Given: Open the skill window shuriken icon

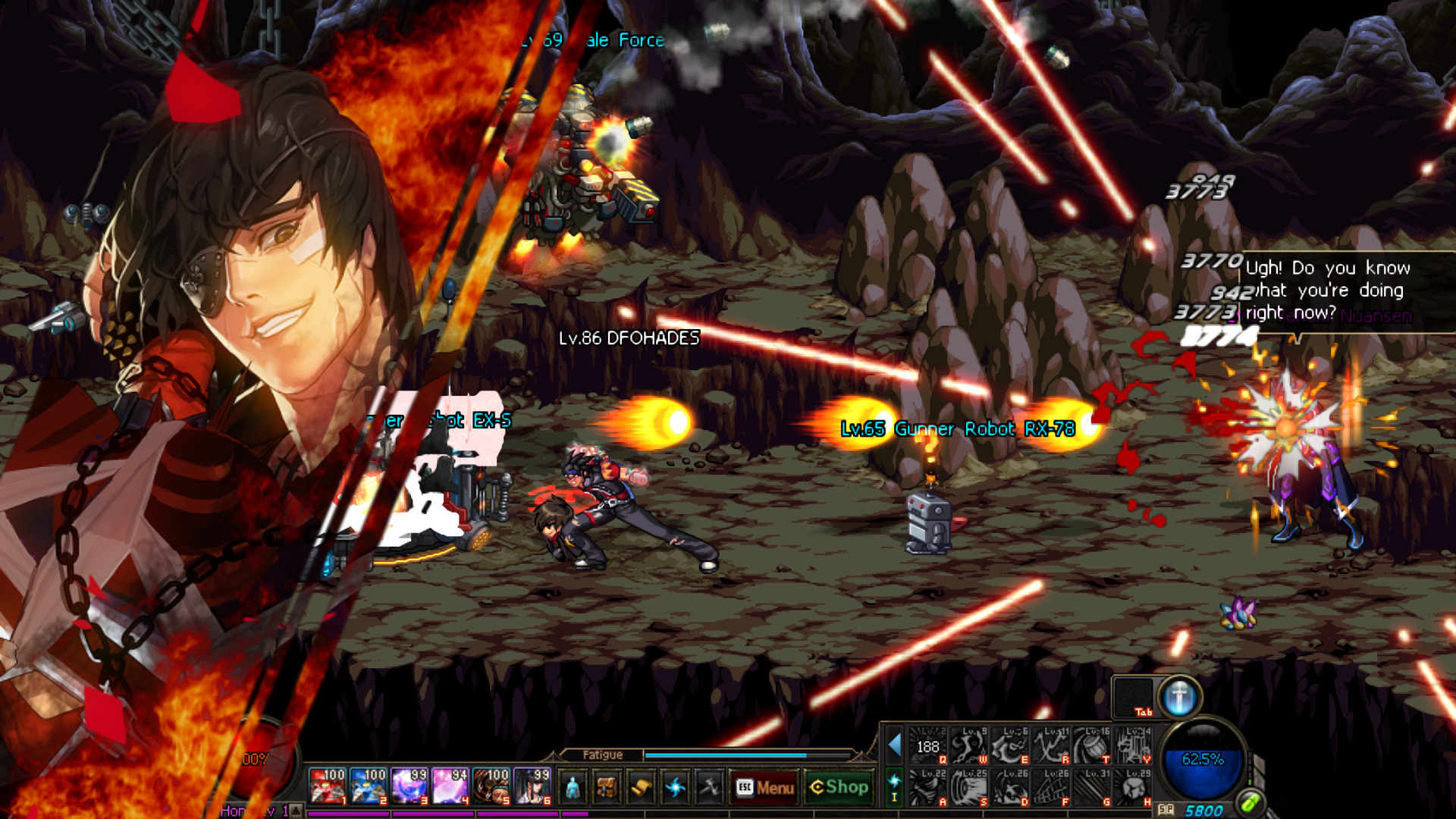Looking at the screenshot, I should pyautogui.click(x=676, y=789).
